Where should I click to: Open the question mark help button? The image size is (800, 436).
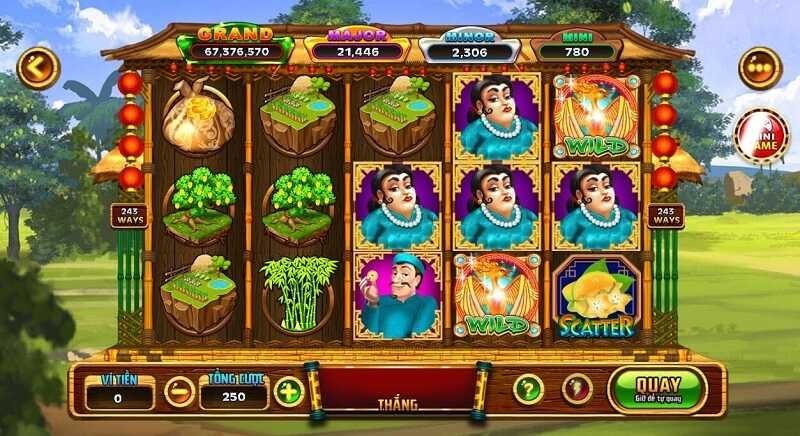(528, 389)
